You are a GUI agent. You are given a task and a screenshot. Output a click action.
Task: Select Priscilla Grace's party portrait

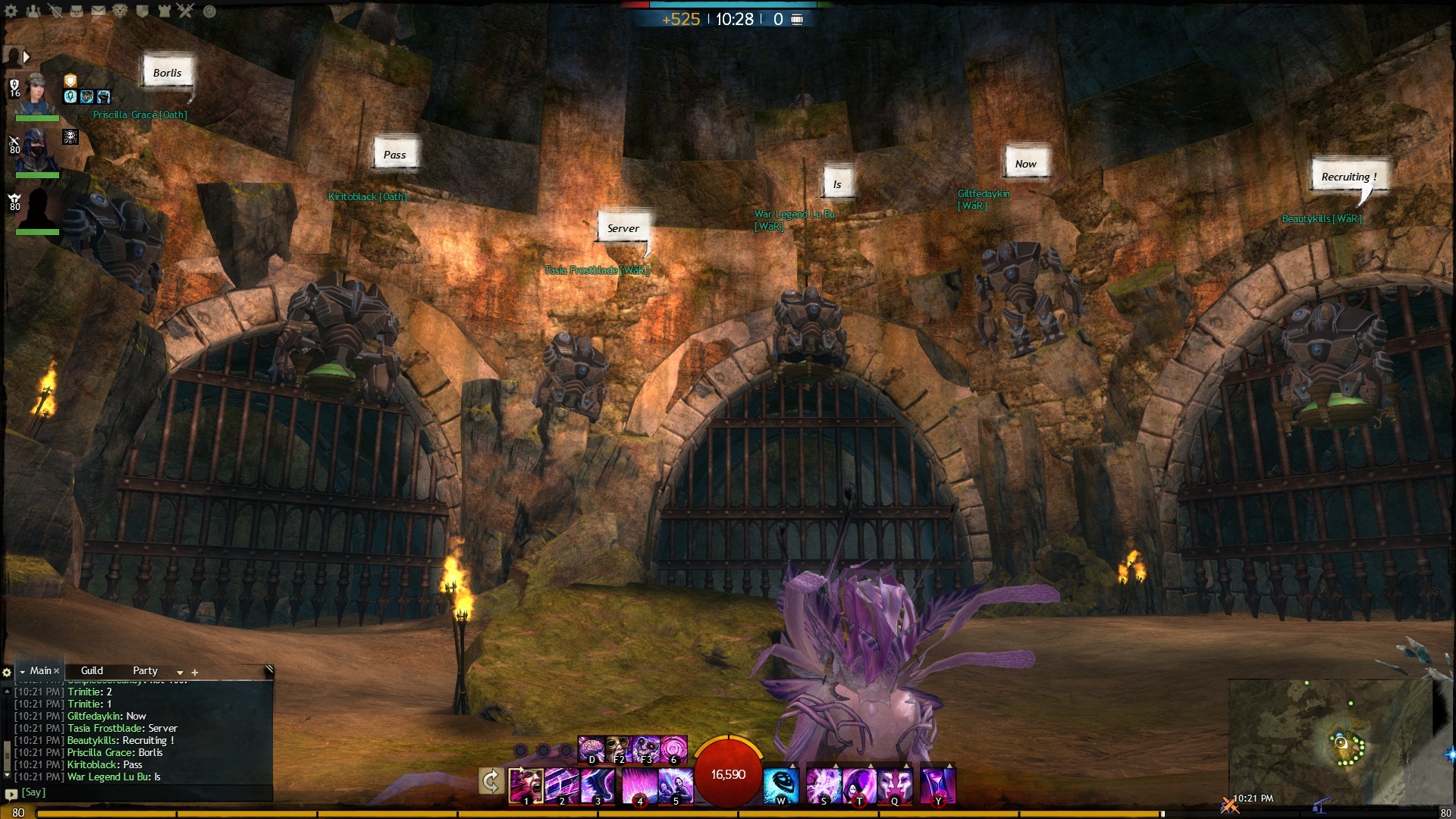point(36,93)
